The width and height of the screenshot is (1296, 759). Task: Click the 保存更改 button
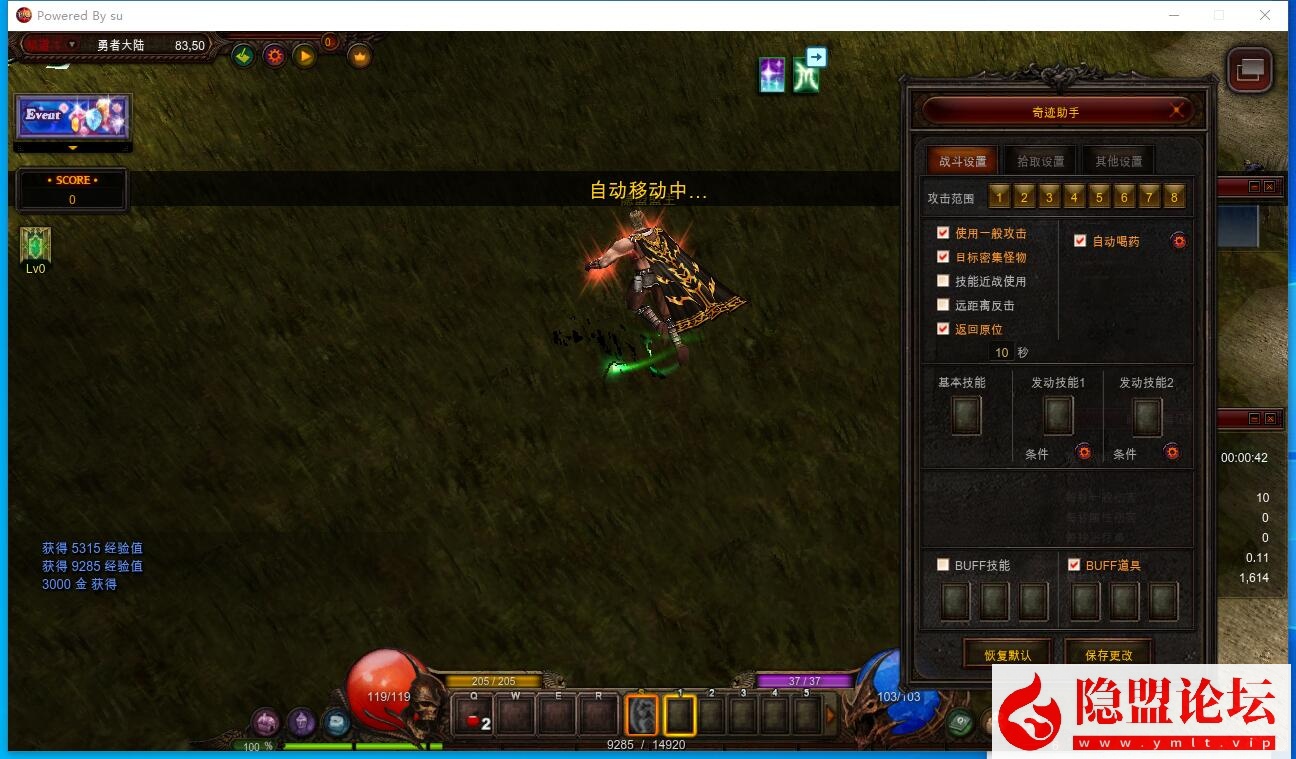pyautogui.click(x=1107, y=653)
